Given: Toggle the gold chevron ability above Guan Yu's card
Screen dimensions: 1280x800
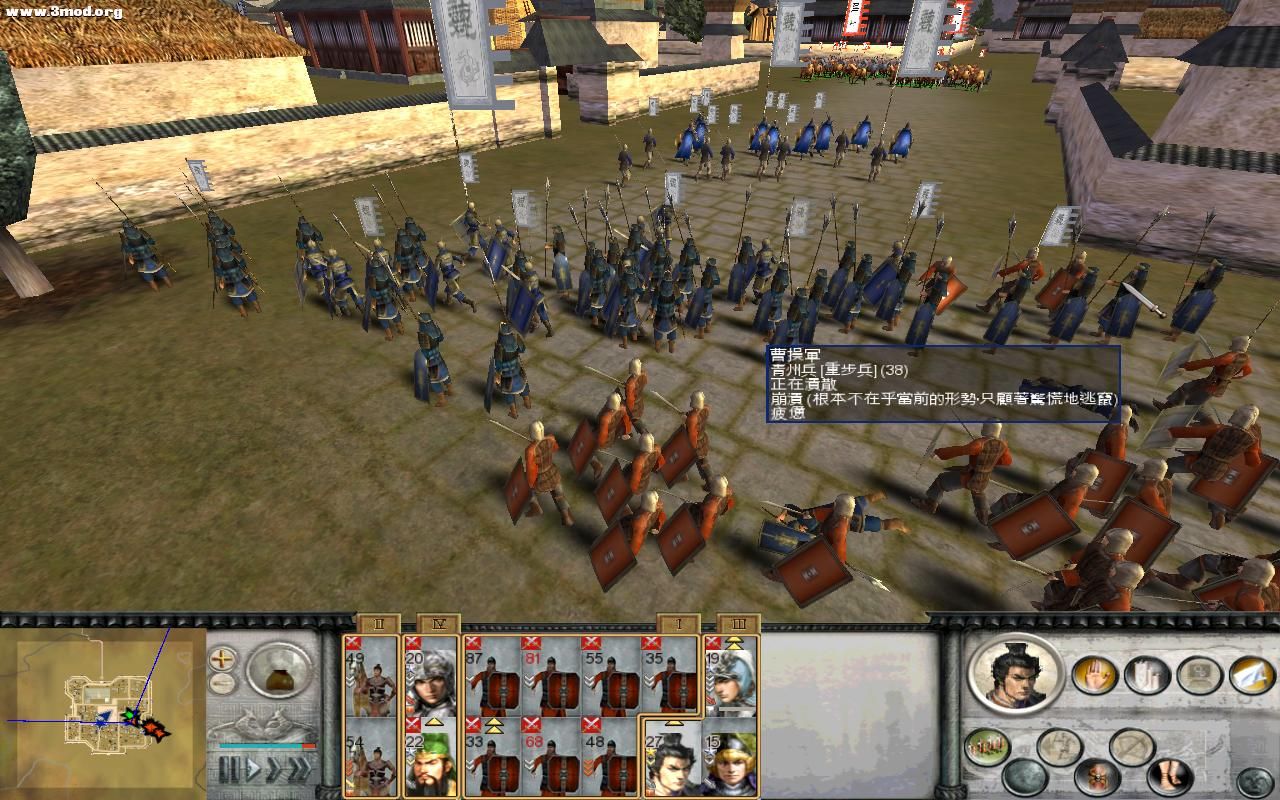Looking at the screenshot, I should click(x=434, y=722).
